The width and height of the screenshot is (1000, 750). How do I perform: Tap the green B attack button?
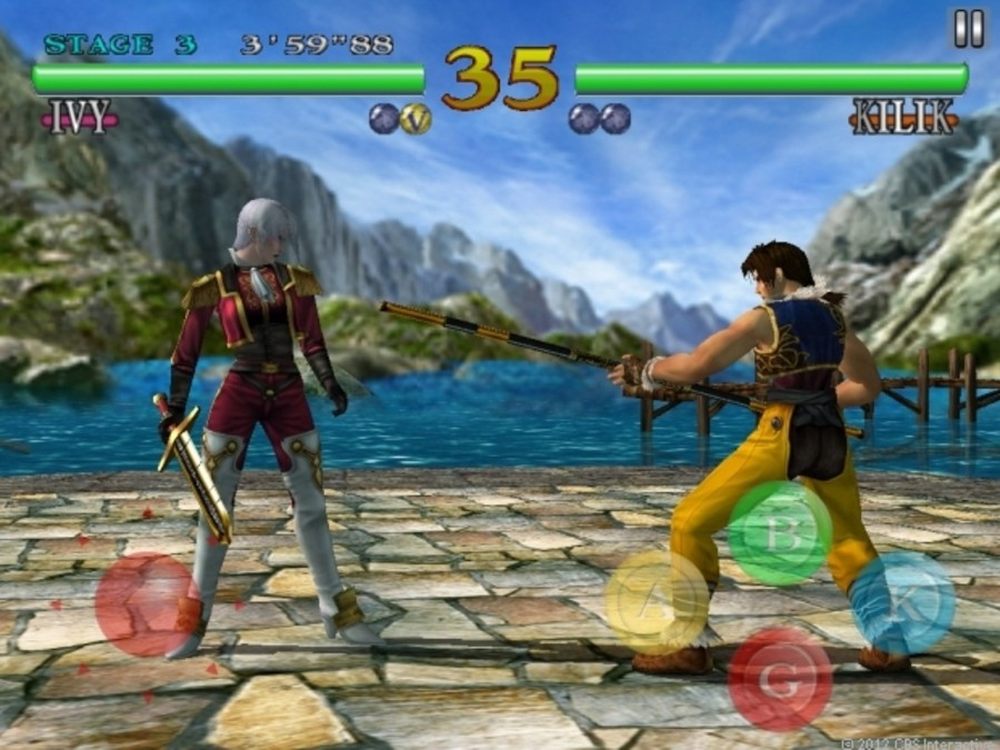(780, 533)
